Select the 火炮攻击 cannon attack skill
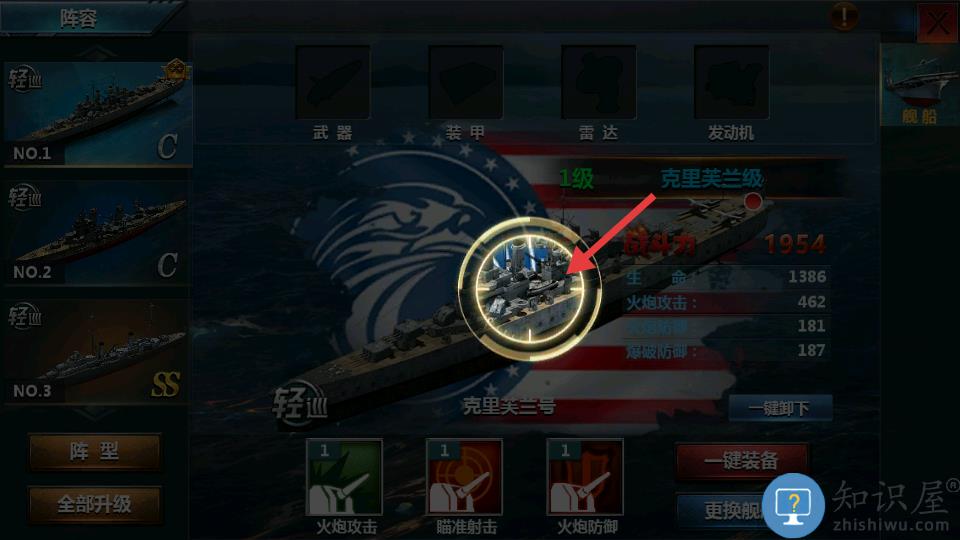 click(x=344, y=478)
